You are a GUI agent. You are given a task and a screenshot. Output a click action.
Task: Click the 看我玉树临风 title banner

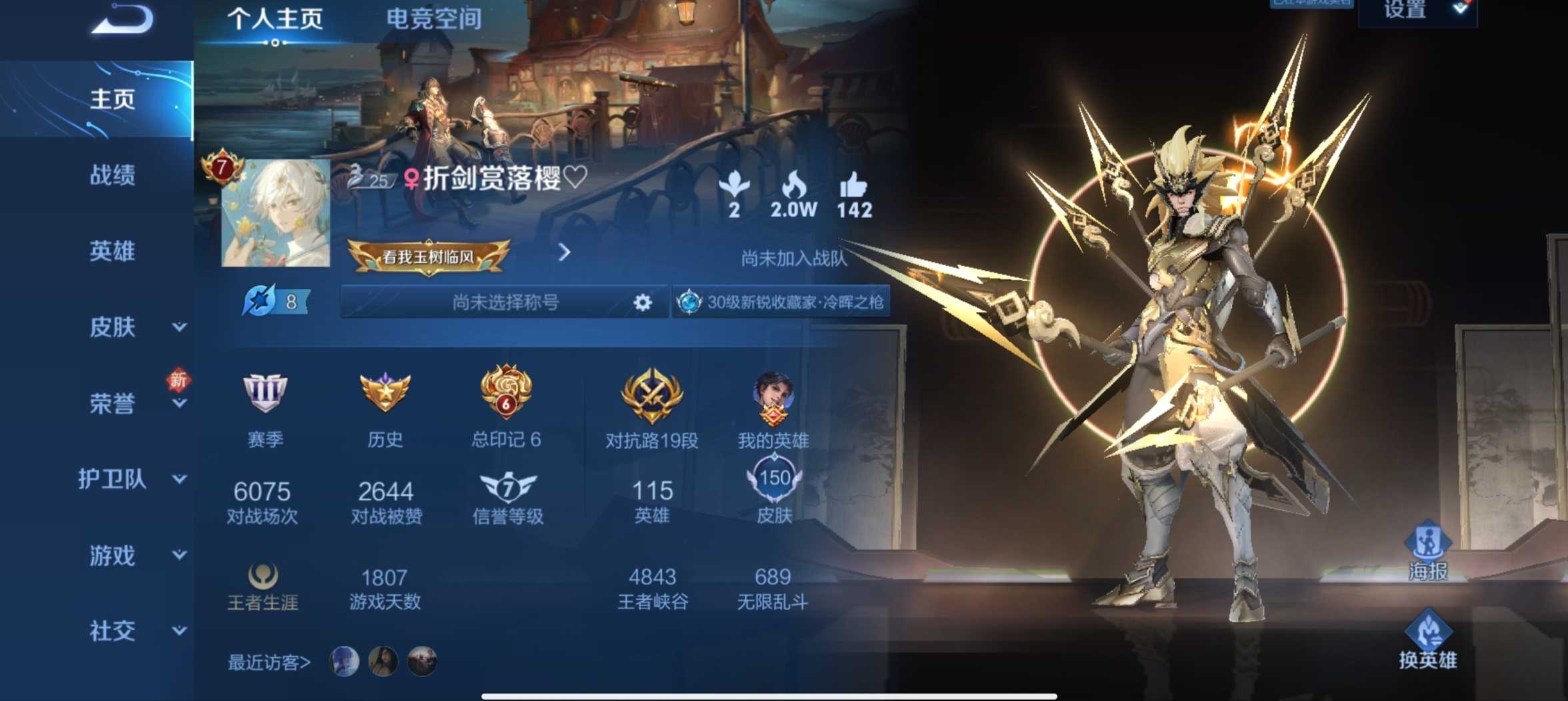pyautogui.click(x=429, y=255)
